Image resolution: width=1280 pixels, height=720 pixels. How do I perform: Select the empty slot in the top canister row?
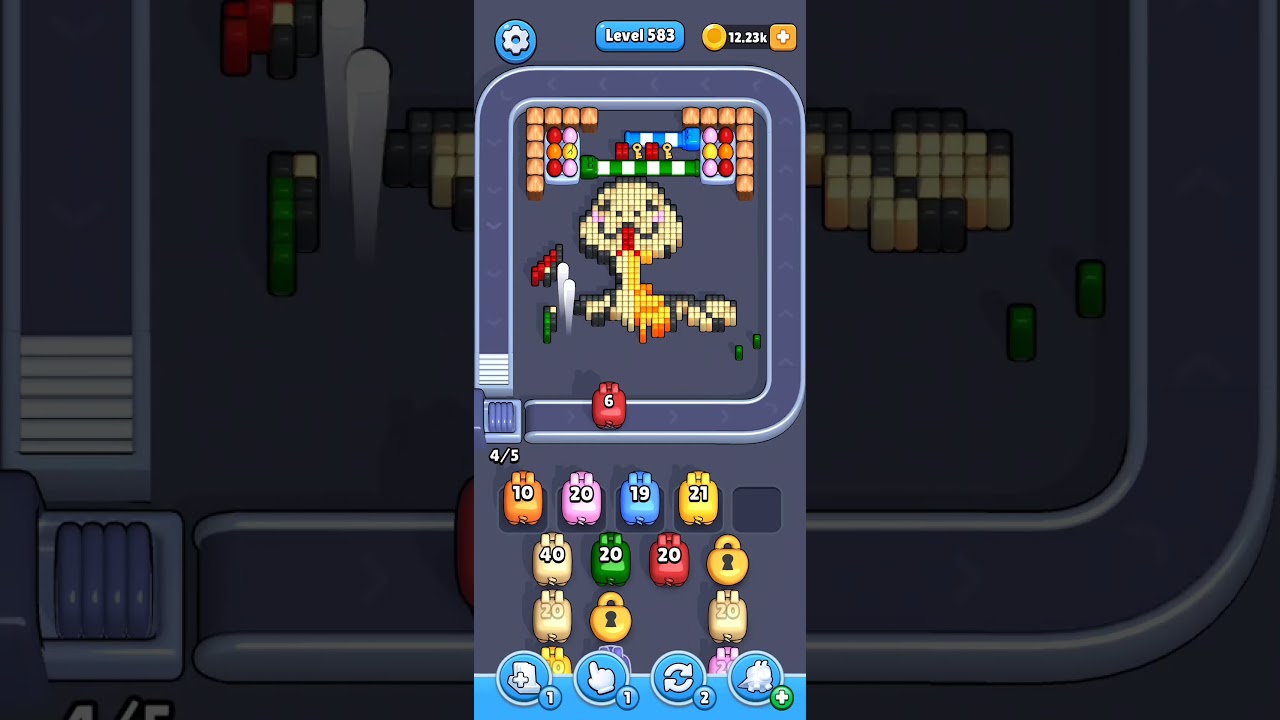coord(756,508)
